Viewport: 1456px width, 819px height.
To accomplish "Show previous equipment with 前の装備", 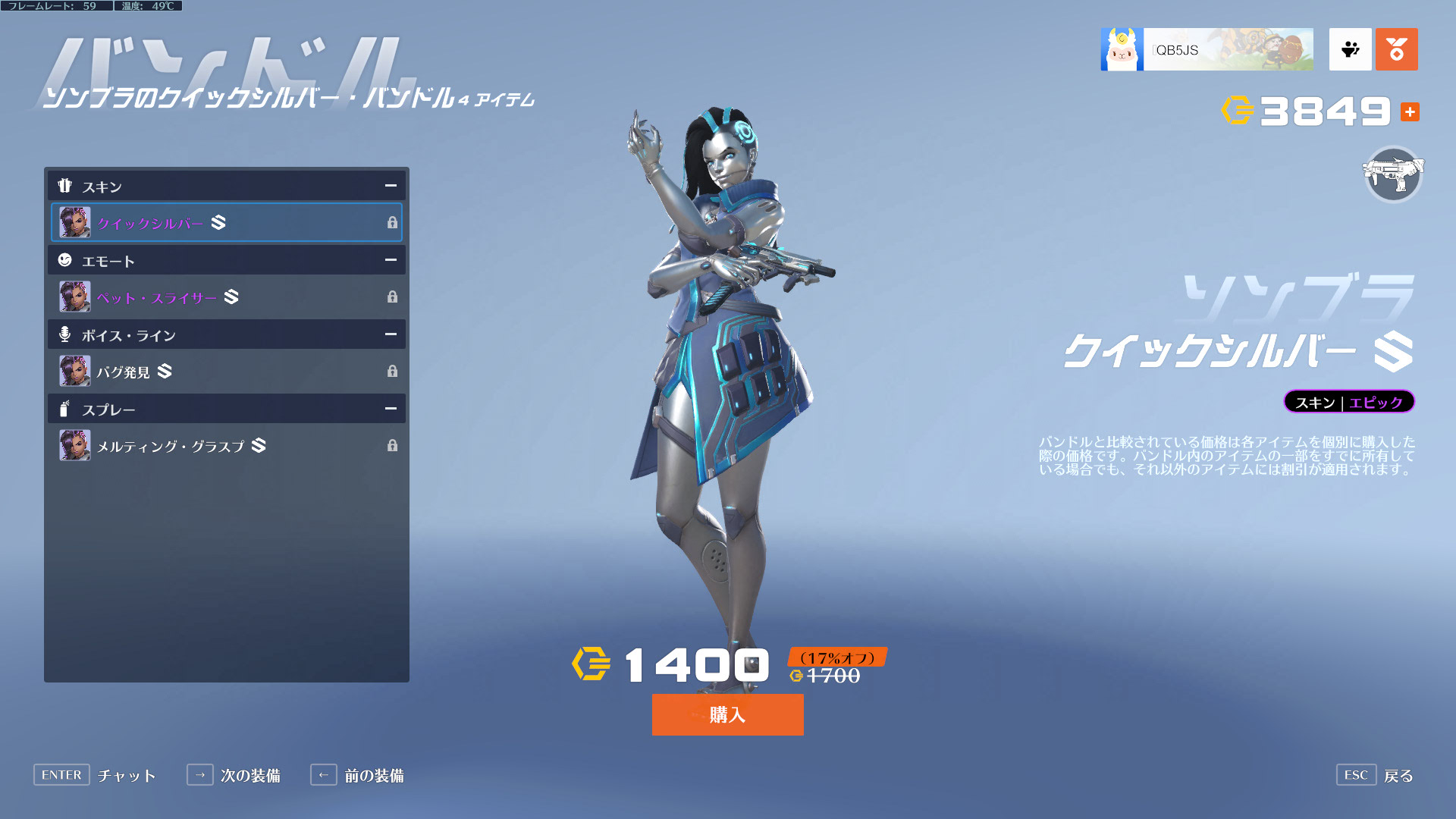I will [357, 775].
